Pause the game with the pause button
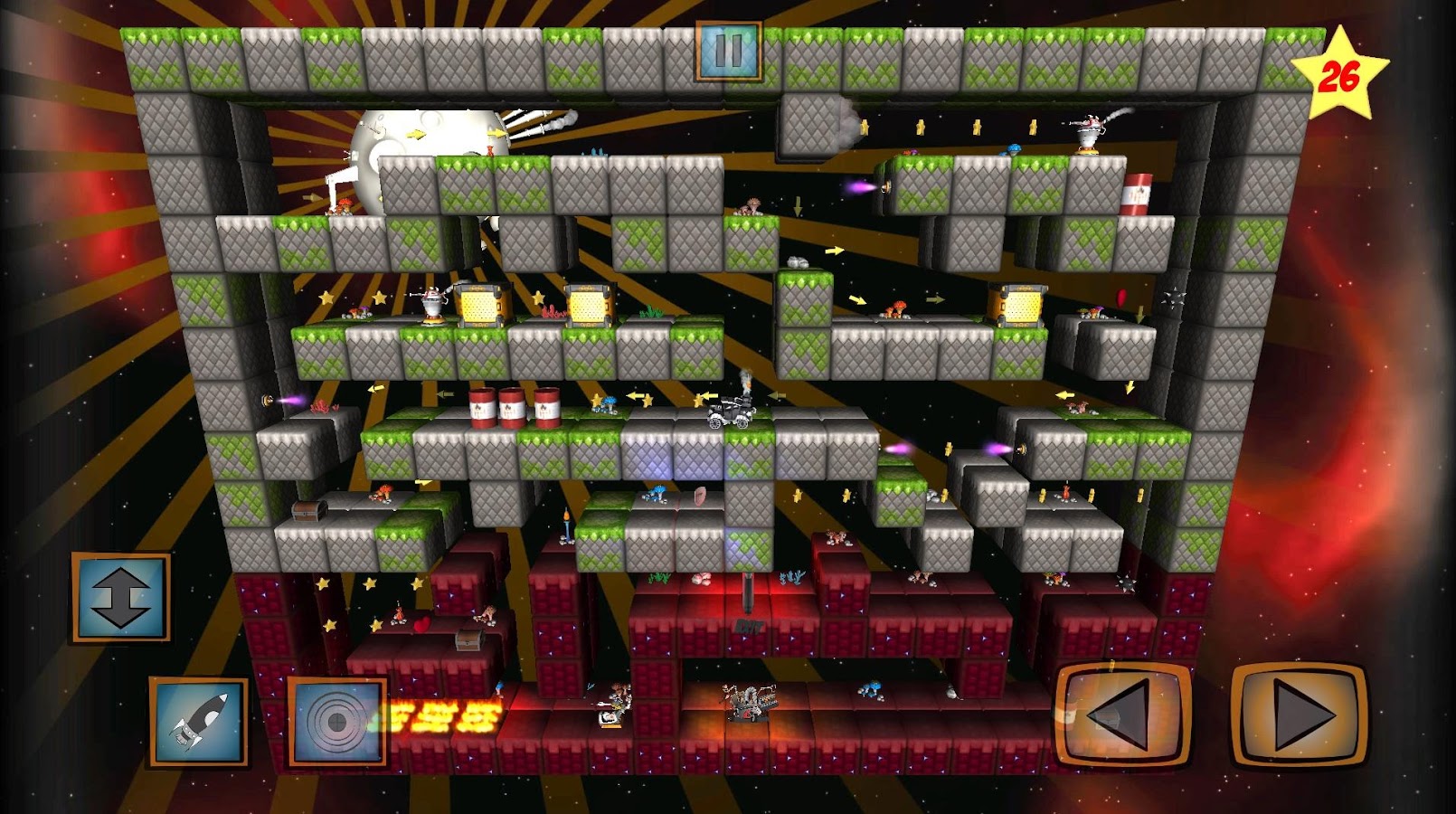Image resolution: width=1456 pixels, height=814 pixels. (728, 52)
